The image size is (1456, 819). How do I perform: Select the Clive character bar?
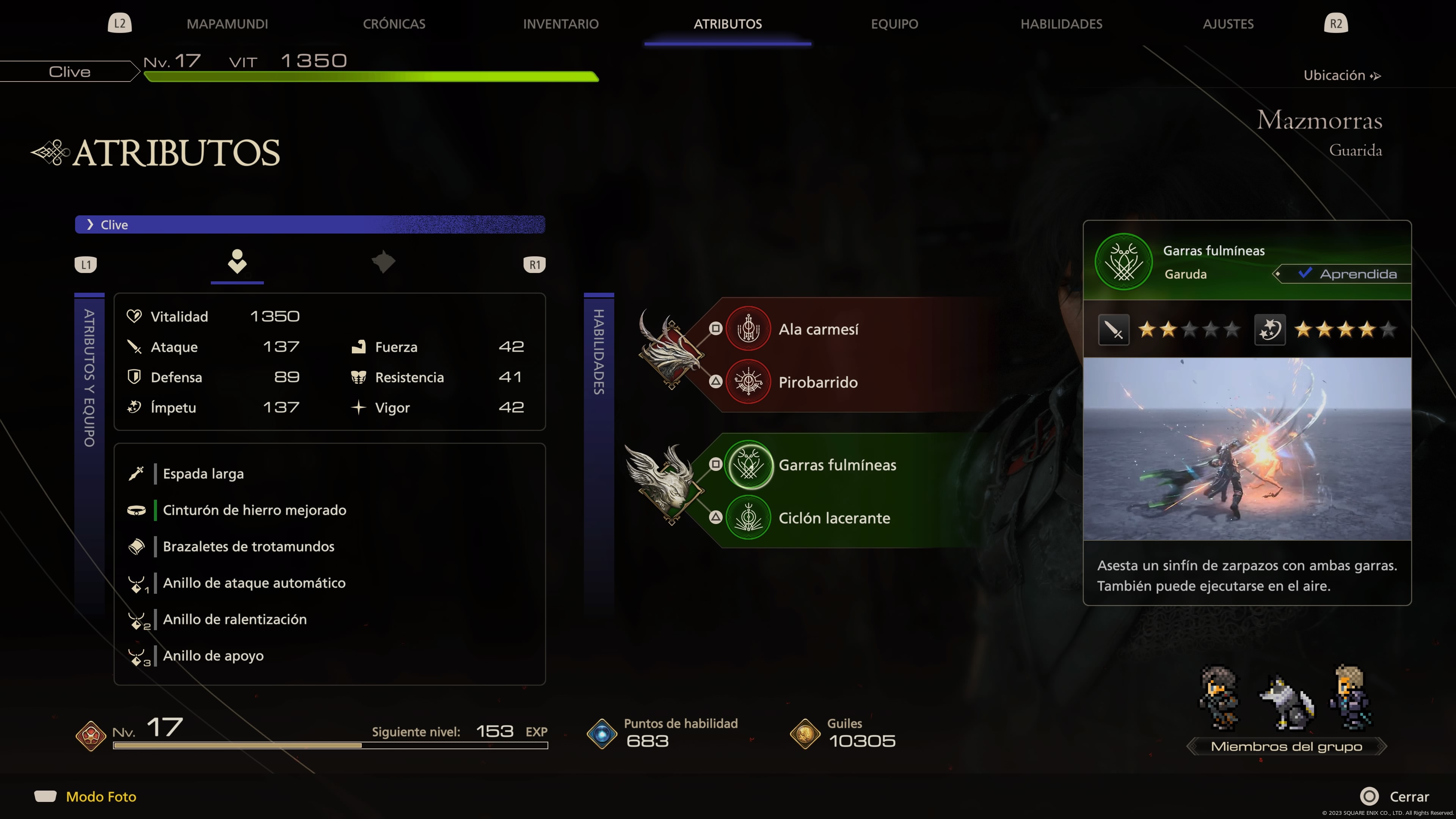(x=310, y=224)
